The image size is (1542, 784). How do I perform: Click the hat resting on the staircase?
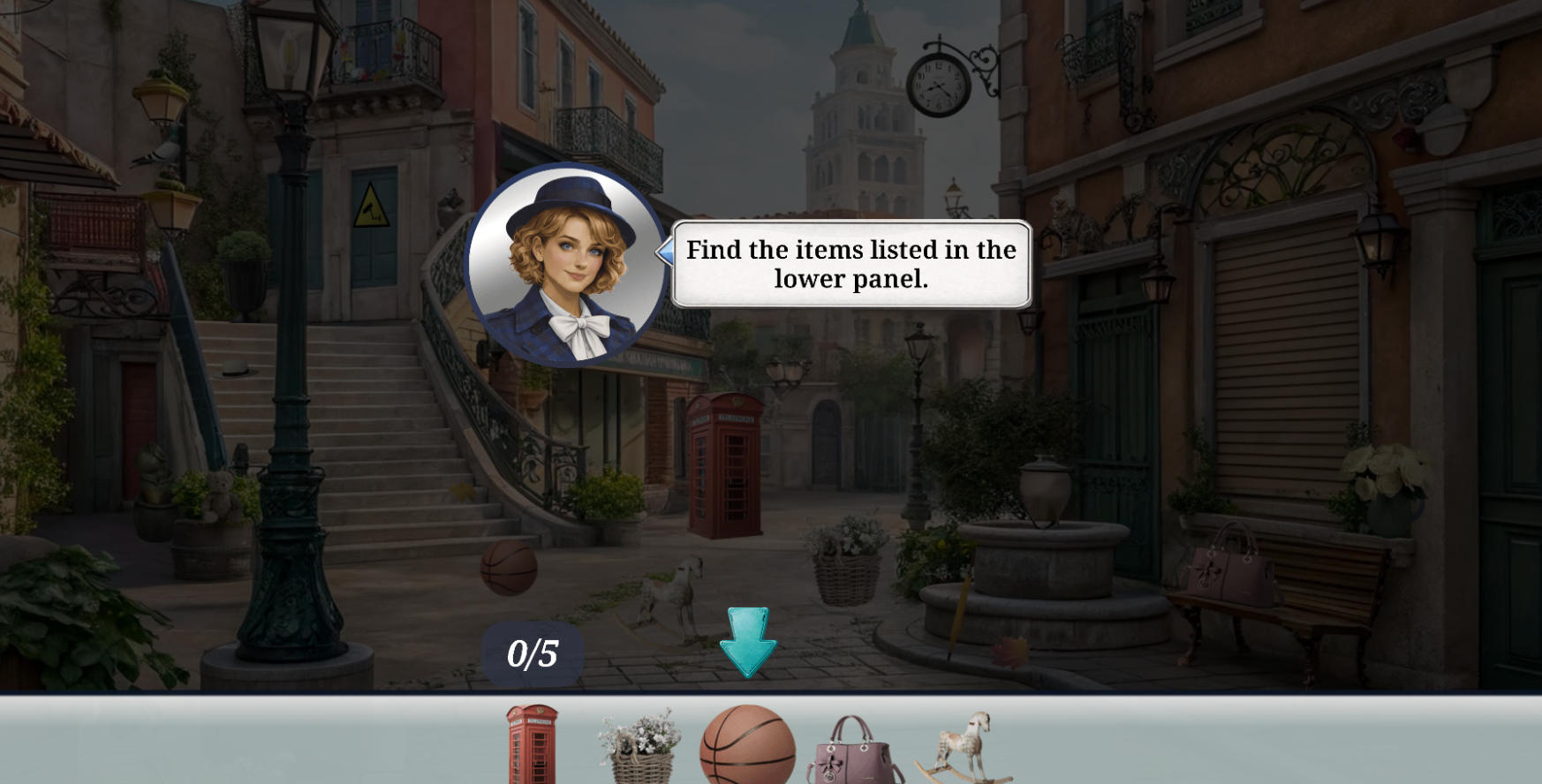tap(234, 368)
